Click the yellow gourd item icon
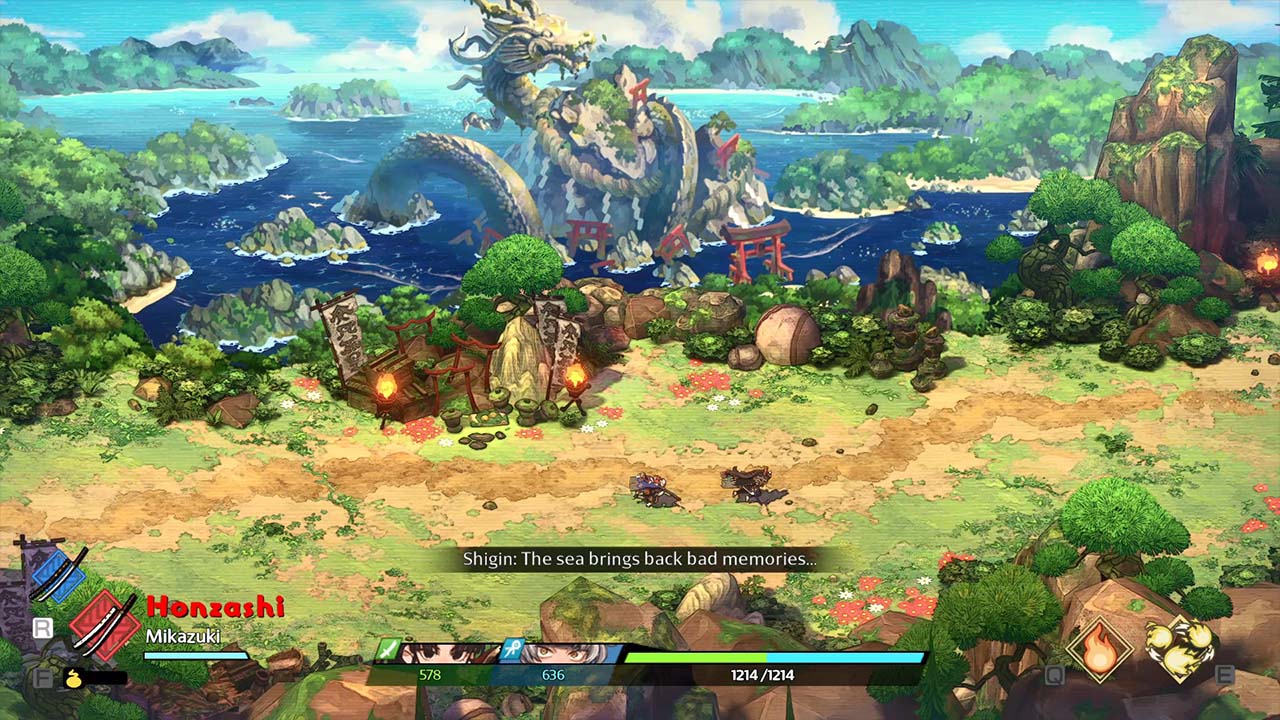This screenshot has width=1280, height=720. 73,678
